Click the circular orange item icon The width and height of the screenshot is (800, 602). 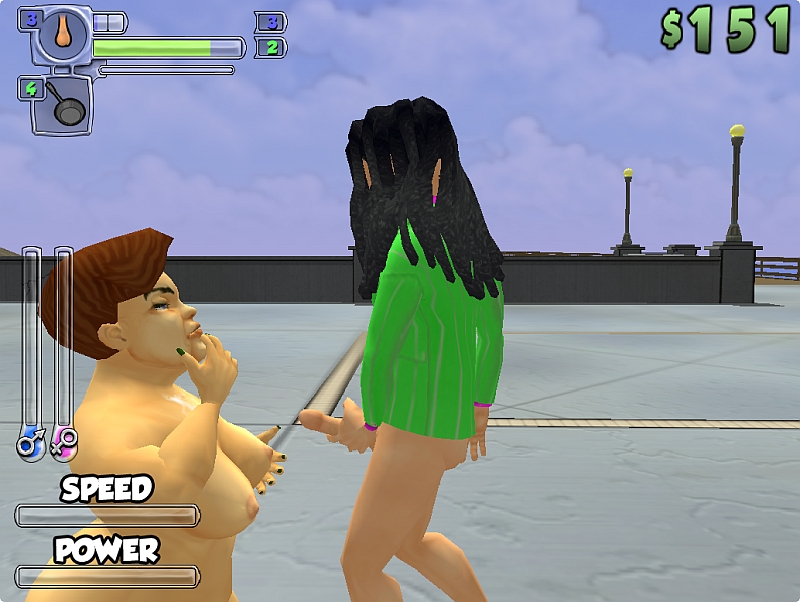[63, 33]
